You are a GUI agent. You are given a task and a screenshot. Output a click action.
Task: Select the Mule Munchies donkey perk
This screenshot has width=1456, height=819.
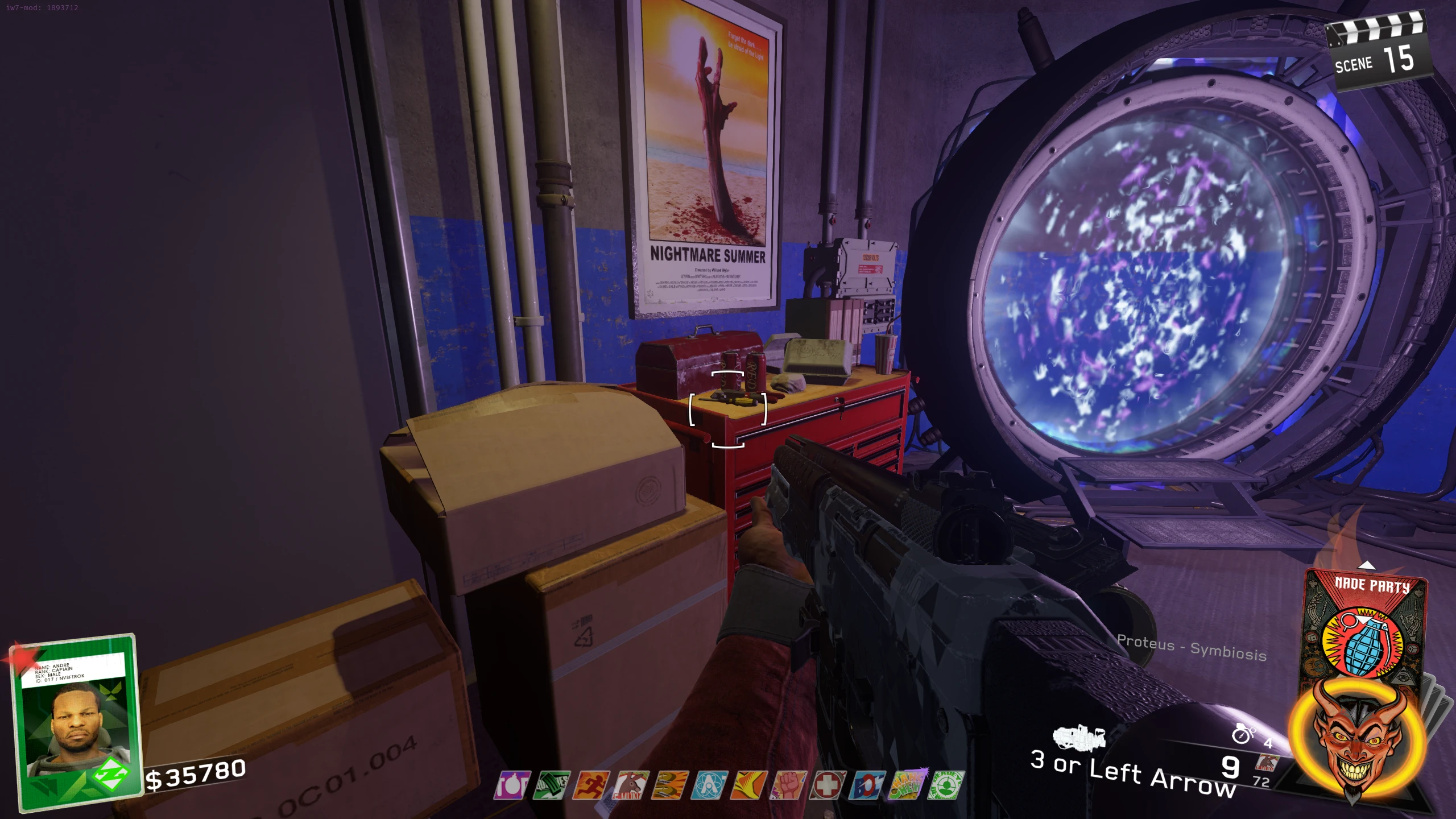coord(630,785)
